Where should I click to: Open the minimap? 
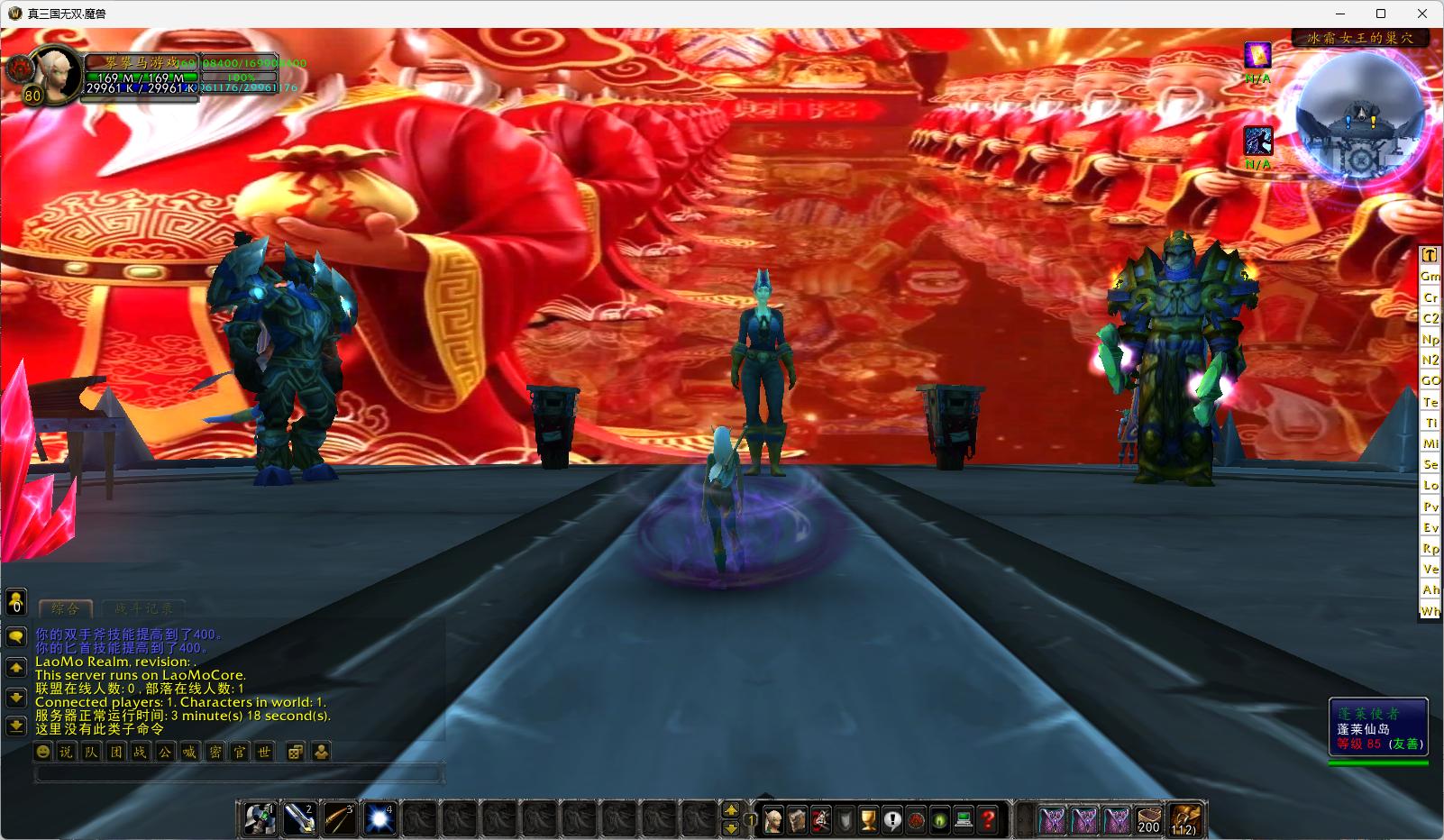1360,113
